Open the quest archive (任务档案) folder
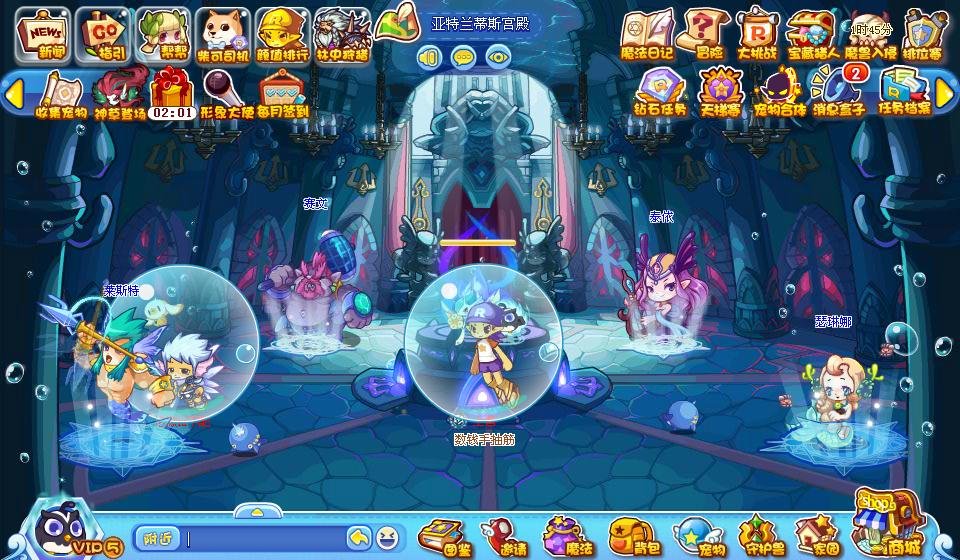Viewport: 960px width, 560px height. coord(903,92)
